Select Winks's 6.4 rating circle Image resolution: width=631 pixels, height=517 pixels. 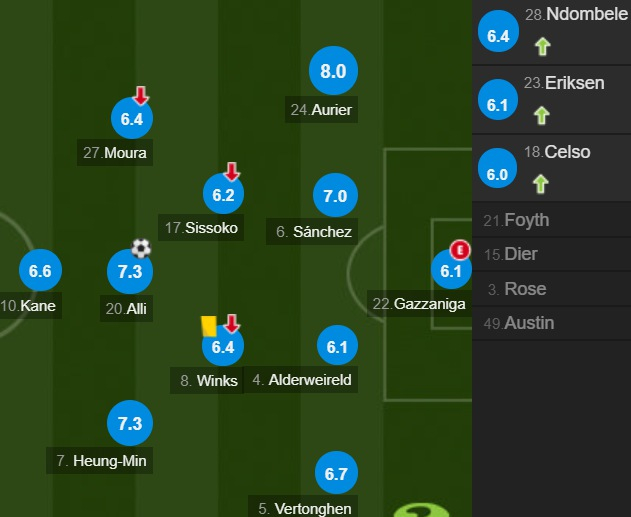pos(222,347)
